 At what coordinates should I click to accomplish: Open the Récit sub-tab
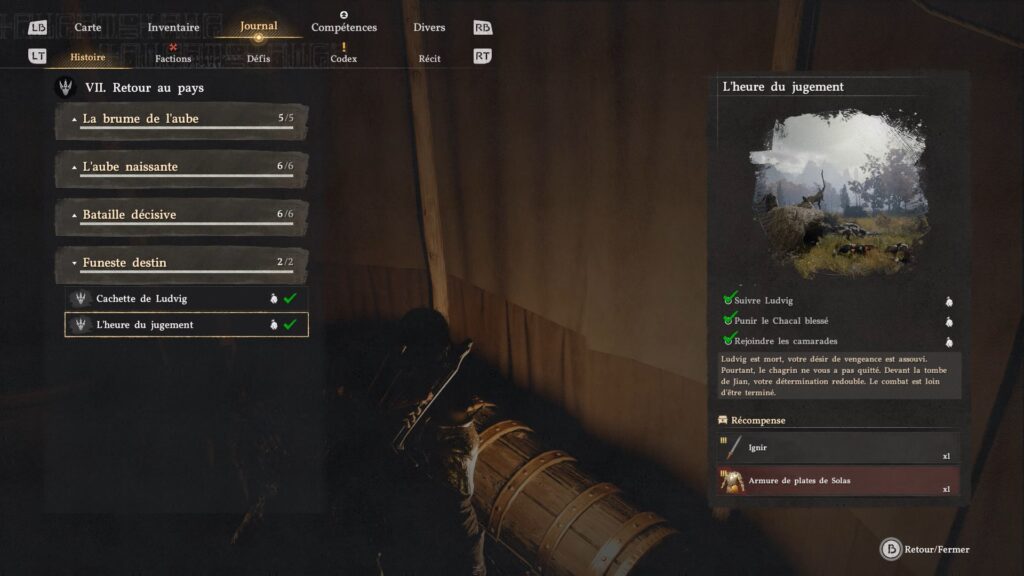[x=429, y=58]
